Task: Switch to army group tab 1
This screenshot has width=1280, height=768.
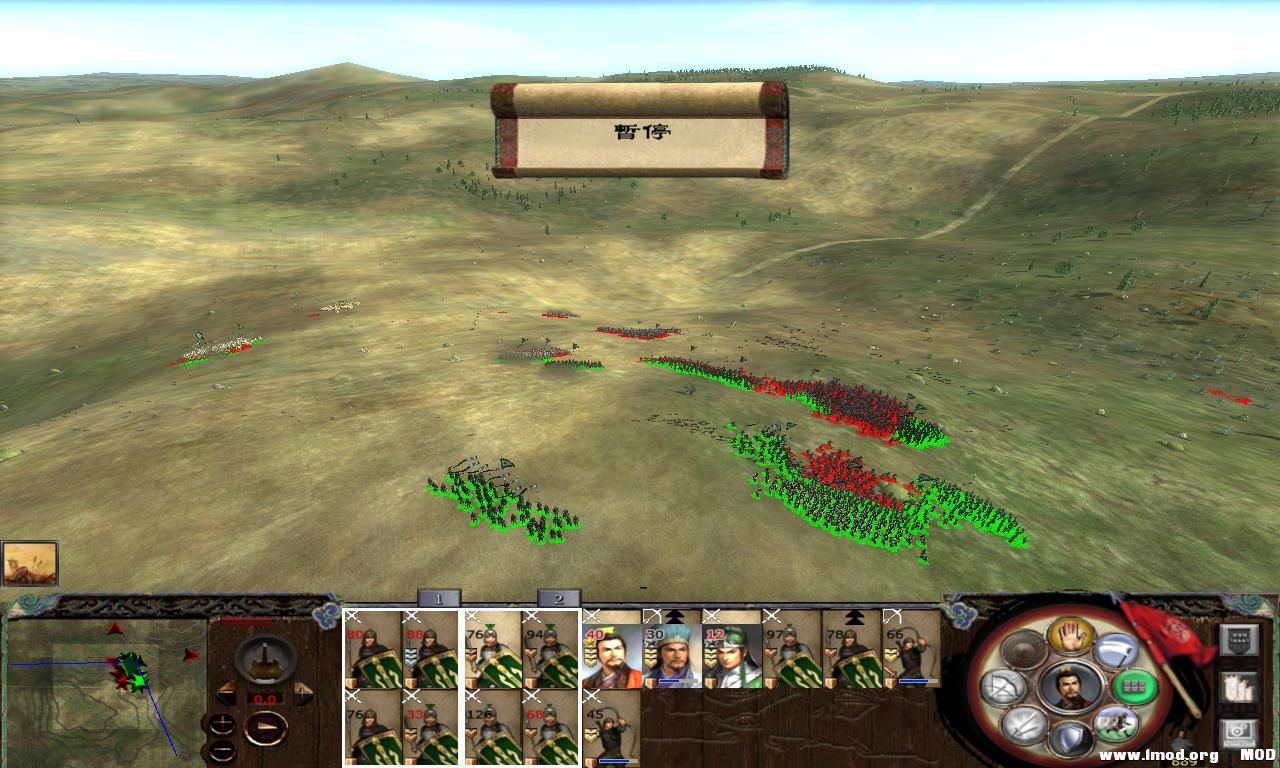Action: (x=439, y=600)
